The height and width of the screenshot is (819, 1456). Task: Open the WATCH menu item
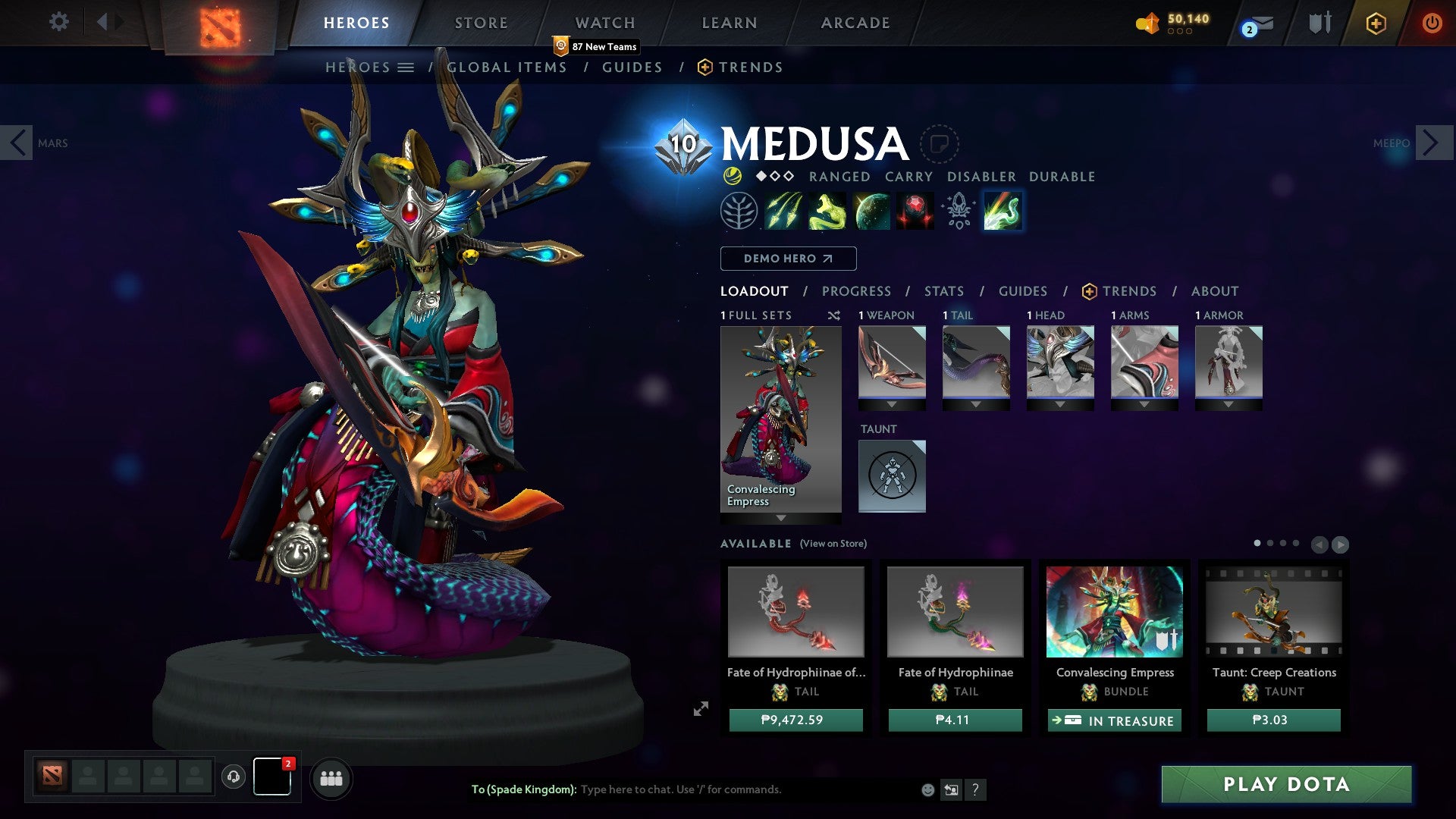605,22
